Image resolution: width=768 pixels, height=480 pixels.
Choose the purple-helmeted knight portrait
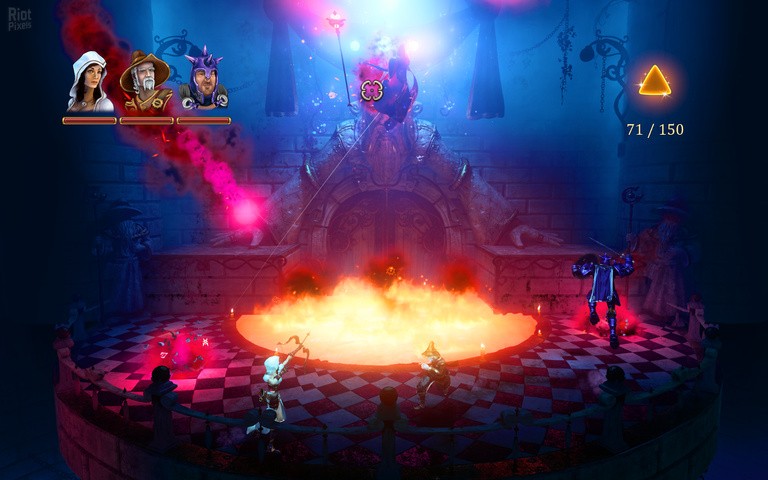pyautogui.click(x=204, y=80)
